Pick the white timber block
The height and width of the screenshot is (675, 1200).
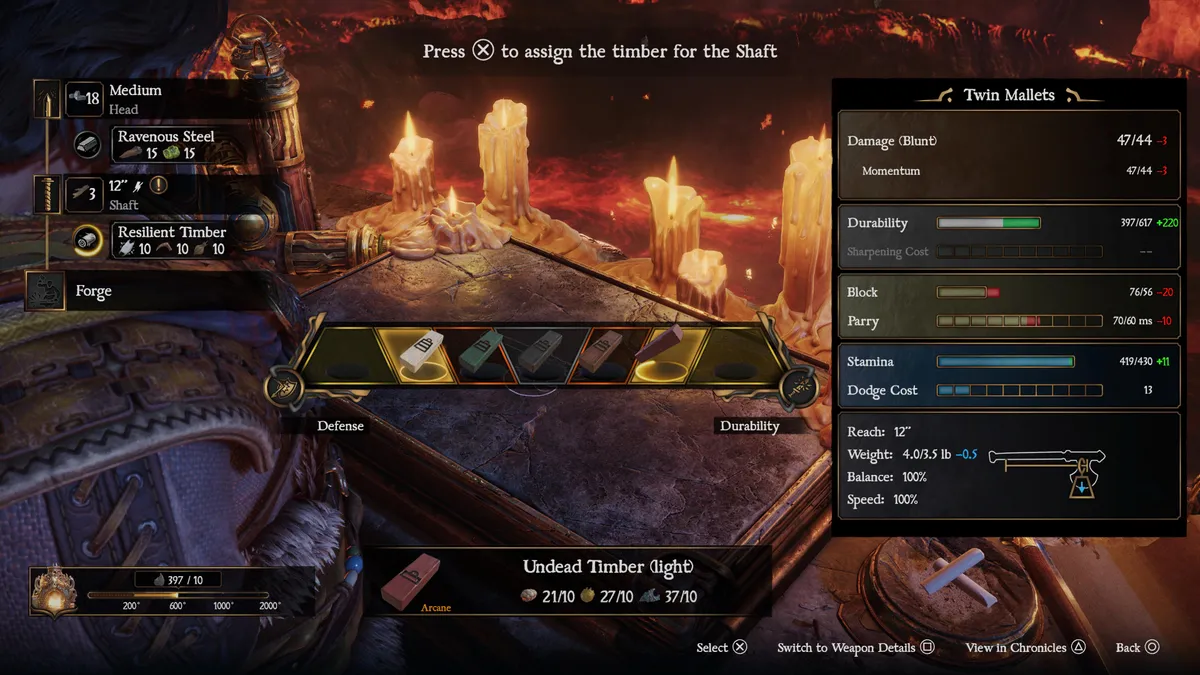(419, 353)
